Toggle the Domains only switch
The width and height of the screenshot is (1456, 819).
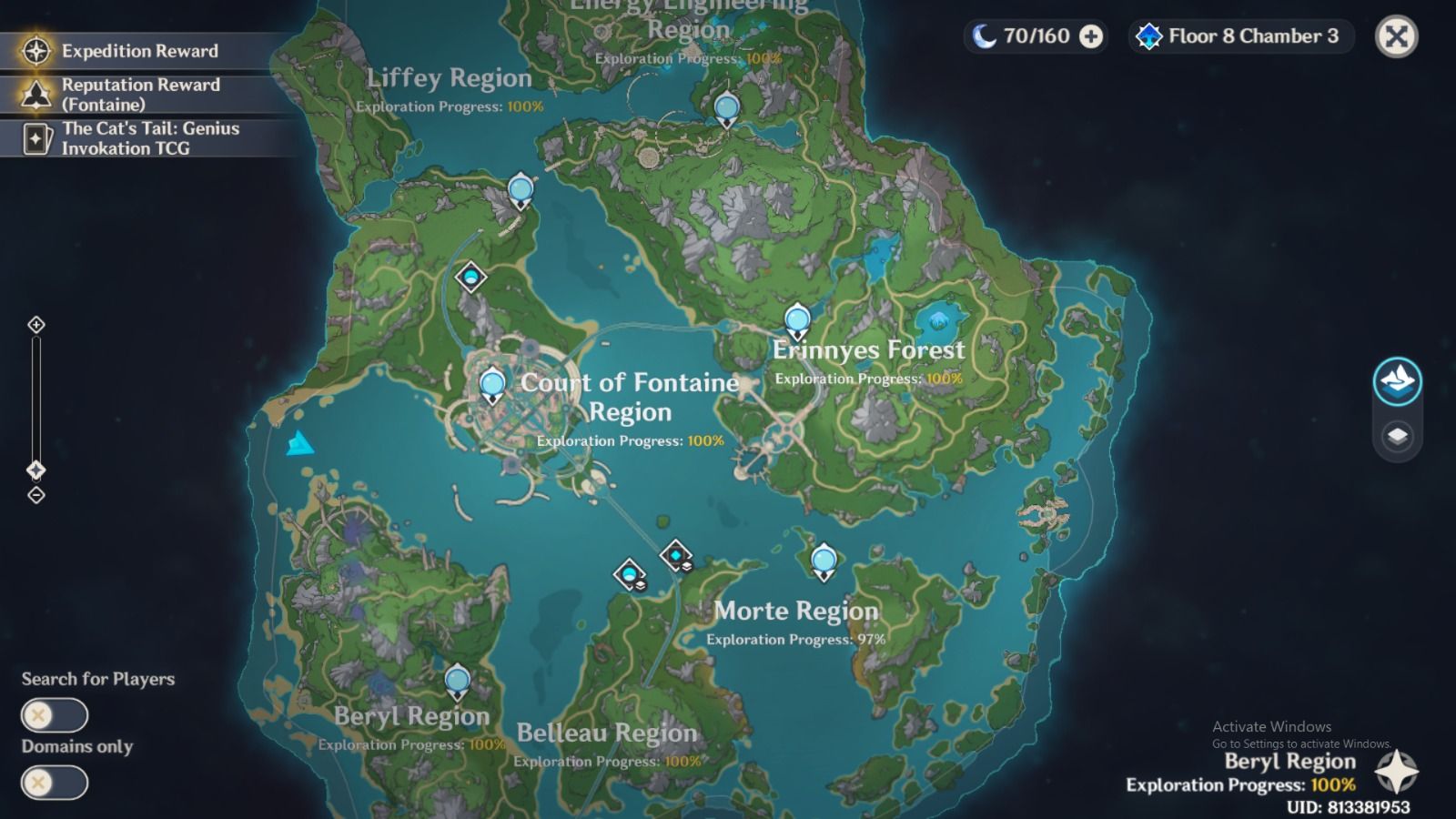click(56, 783)
